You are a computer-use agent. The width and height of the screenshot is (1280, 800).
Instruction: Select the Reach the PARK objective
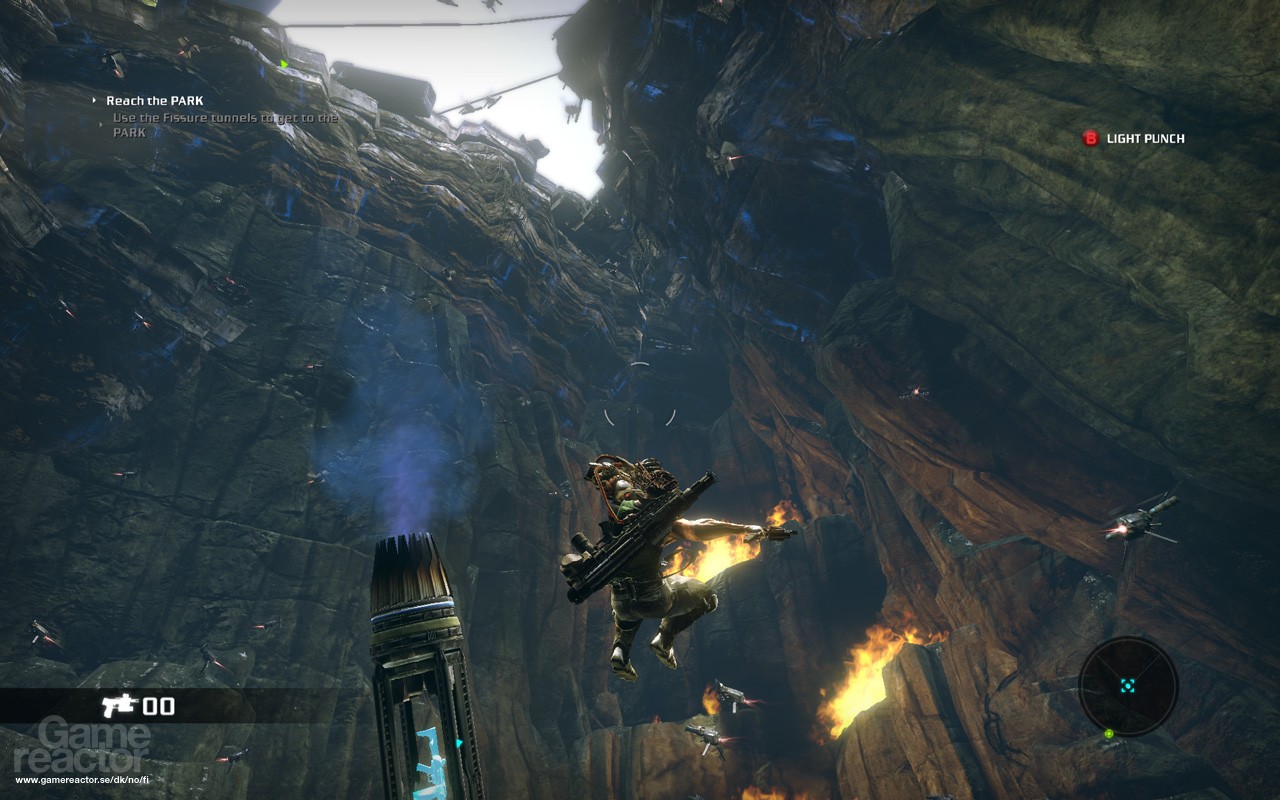click(x=153, y=100)
